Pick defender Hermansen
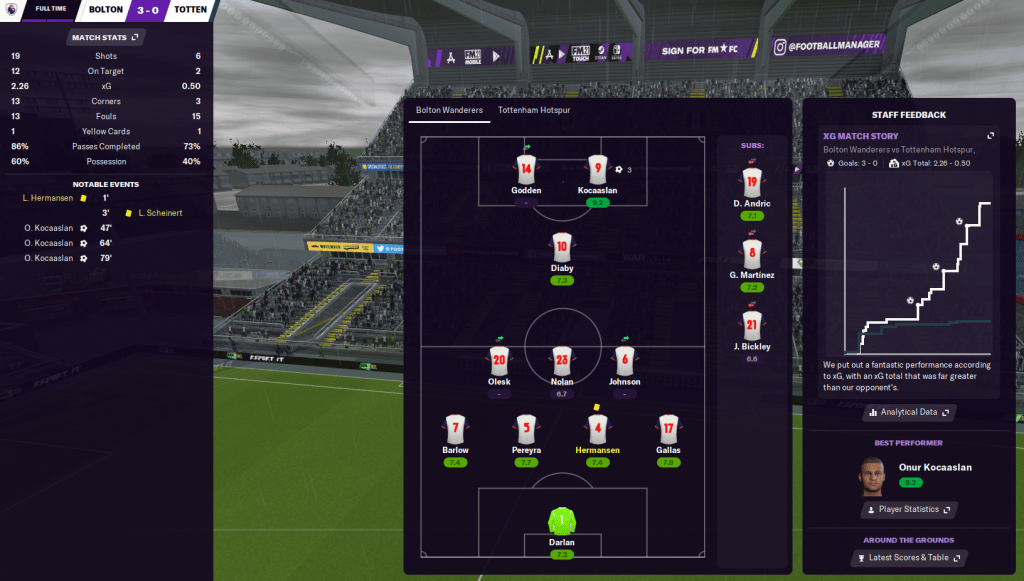This screenshot has height=581, width=1024. (598, 430)
